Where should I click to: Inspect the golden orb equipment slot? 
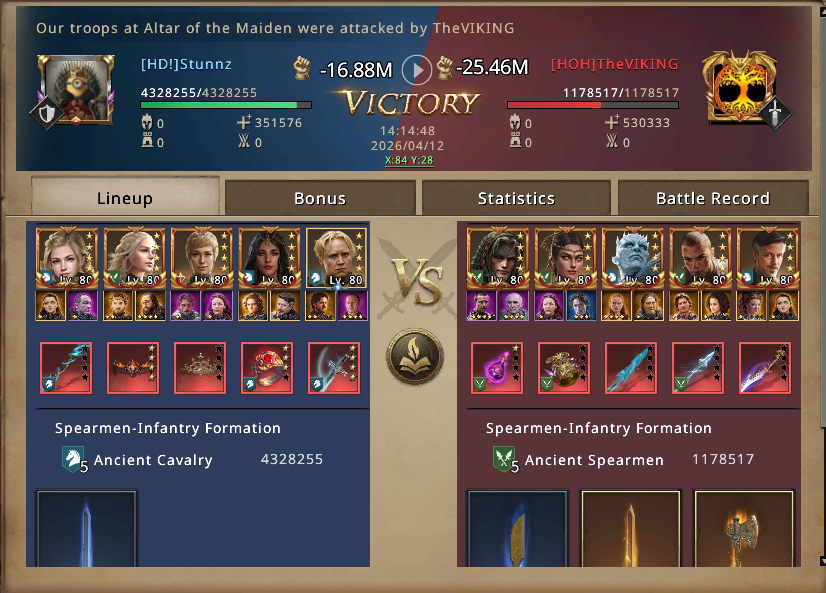564,367
